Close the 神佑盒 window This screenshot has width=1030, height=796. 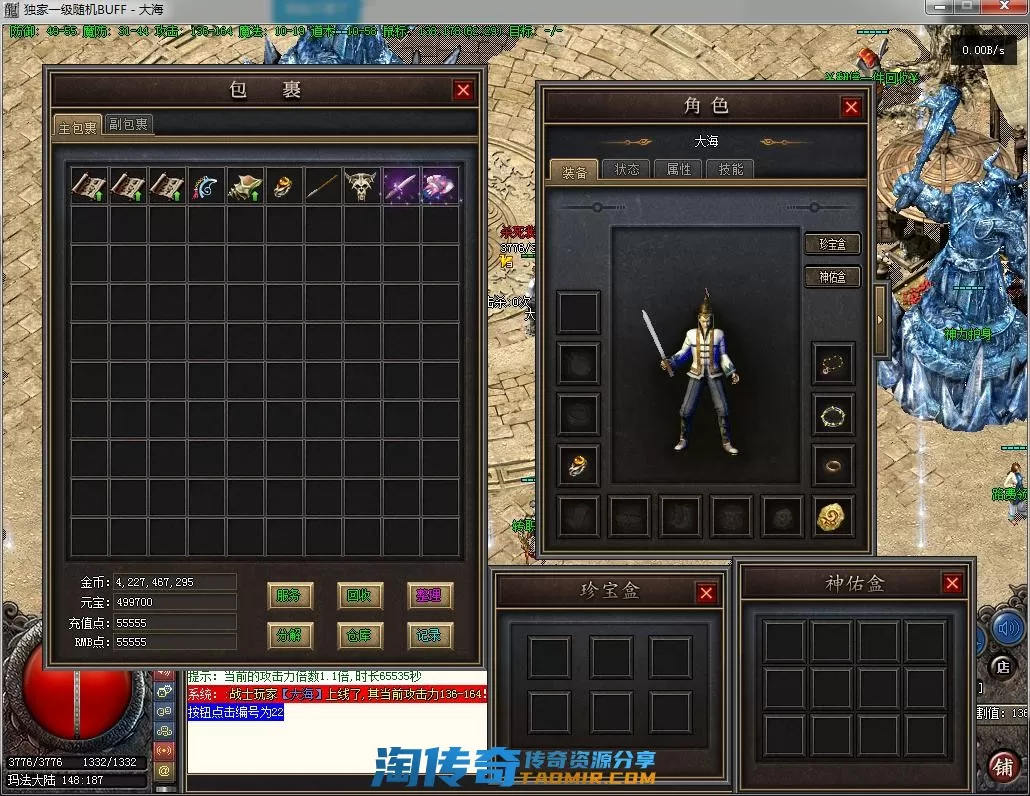coord(952,583)
